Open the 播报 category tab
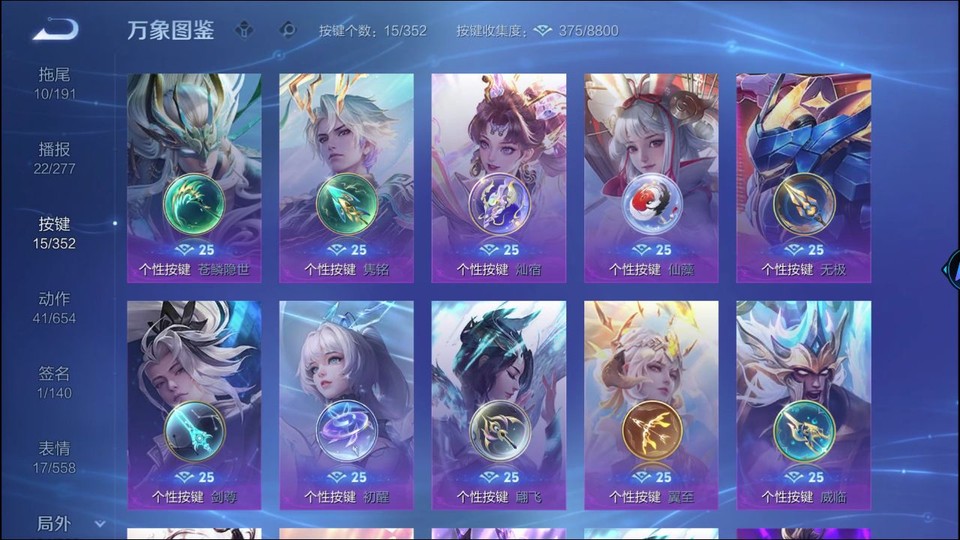 tap(55, 158)
